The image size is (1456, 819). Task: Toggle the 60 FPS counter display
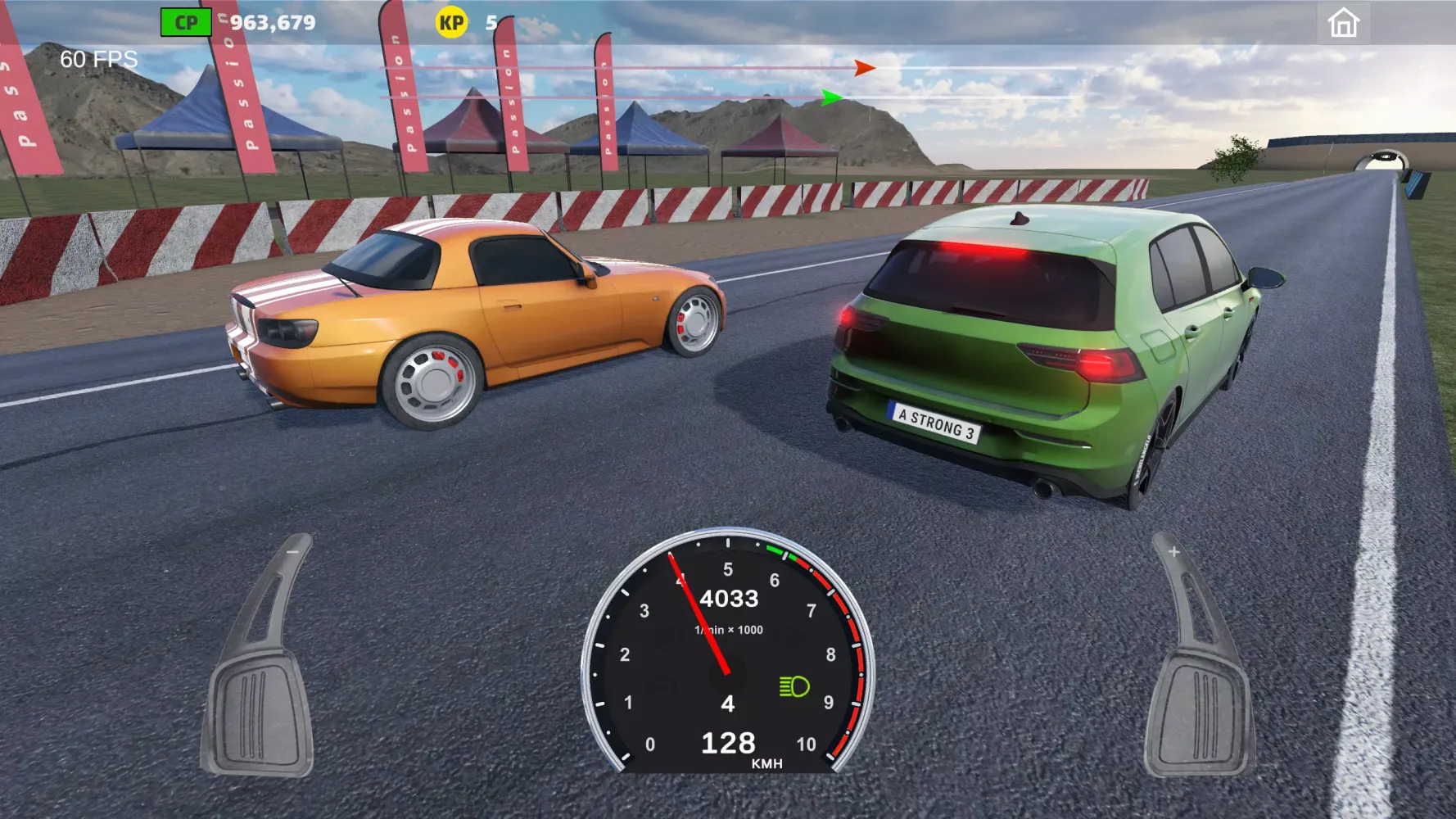click(98, 58)
